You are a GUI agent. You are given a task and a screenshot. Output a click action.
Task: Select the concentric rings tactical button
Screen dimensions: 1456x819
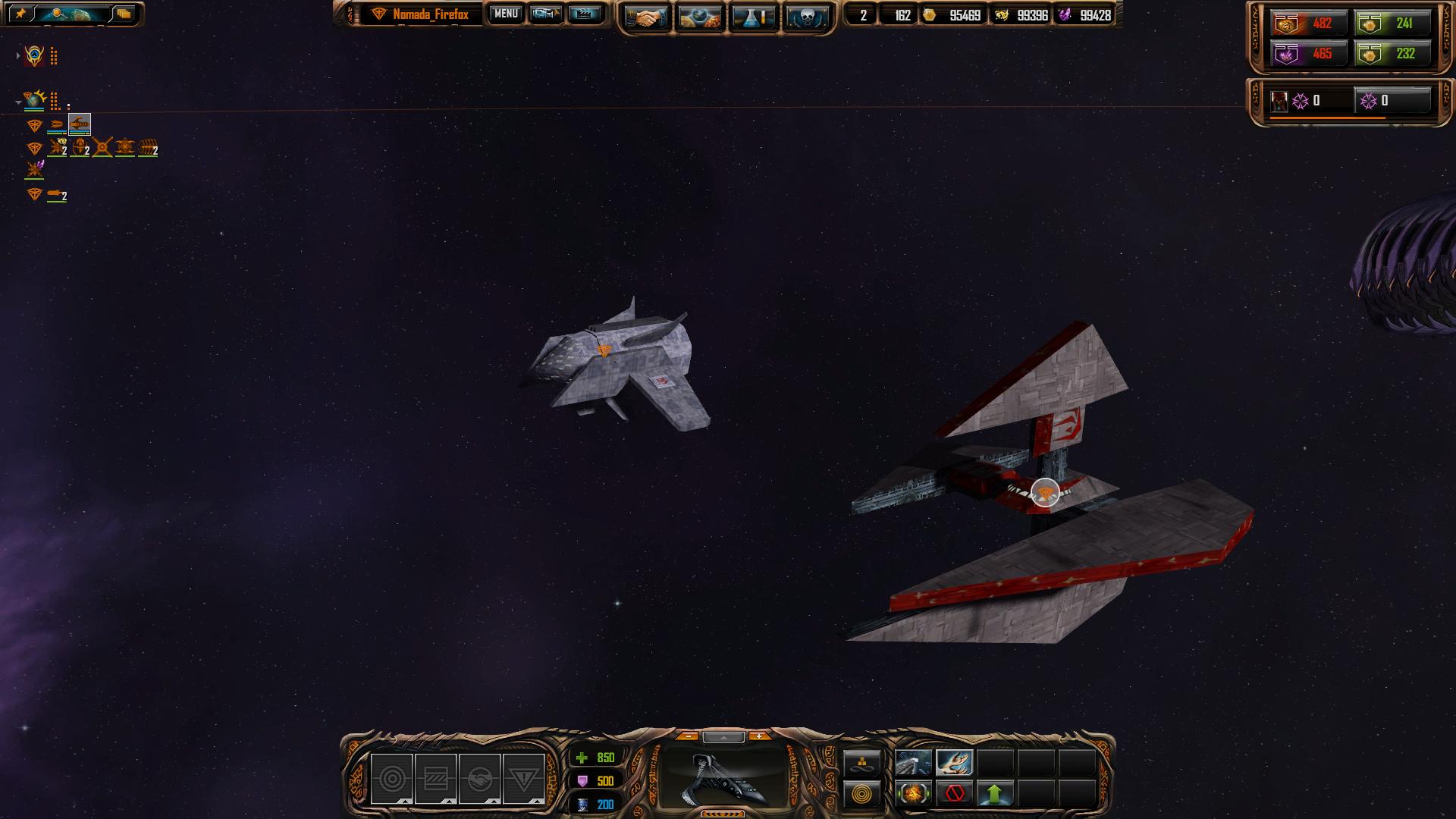point(862,795)
